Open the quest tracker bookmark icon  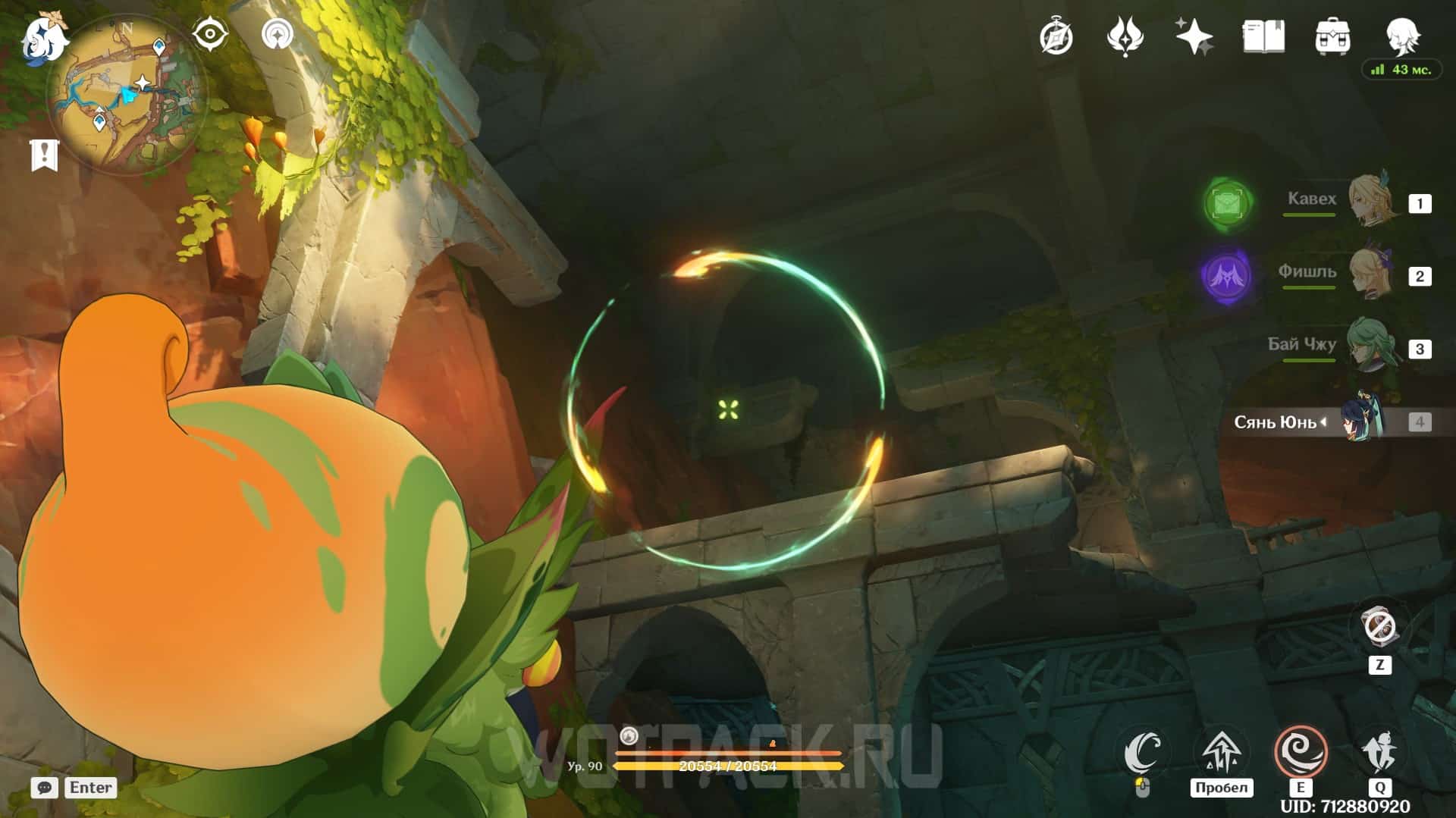[x=44, y=155]
